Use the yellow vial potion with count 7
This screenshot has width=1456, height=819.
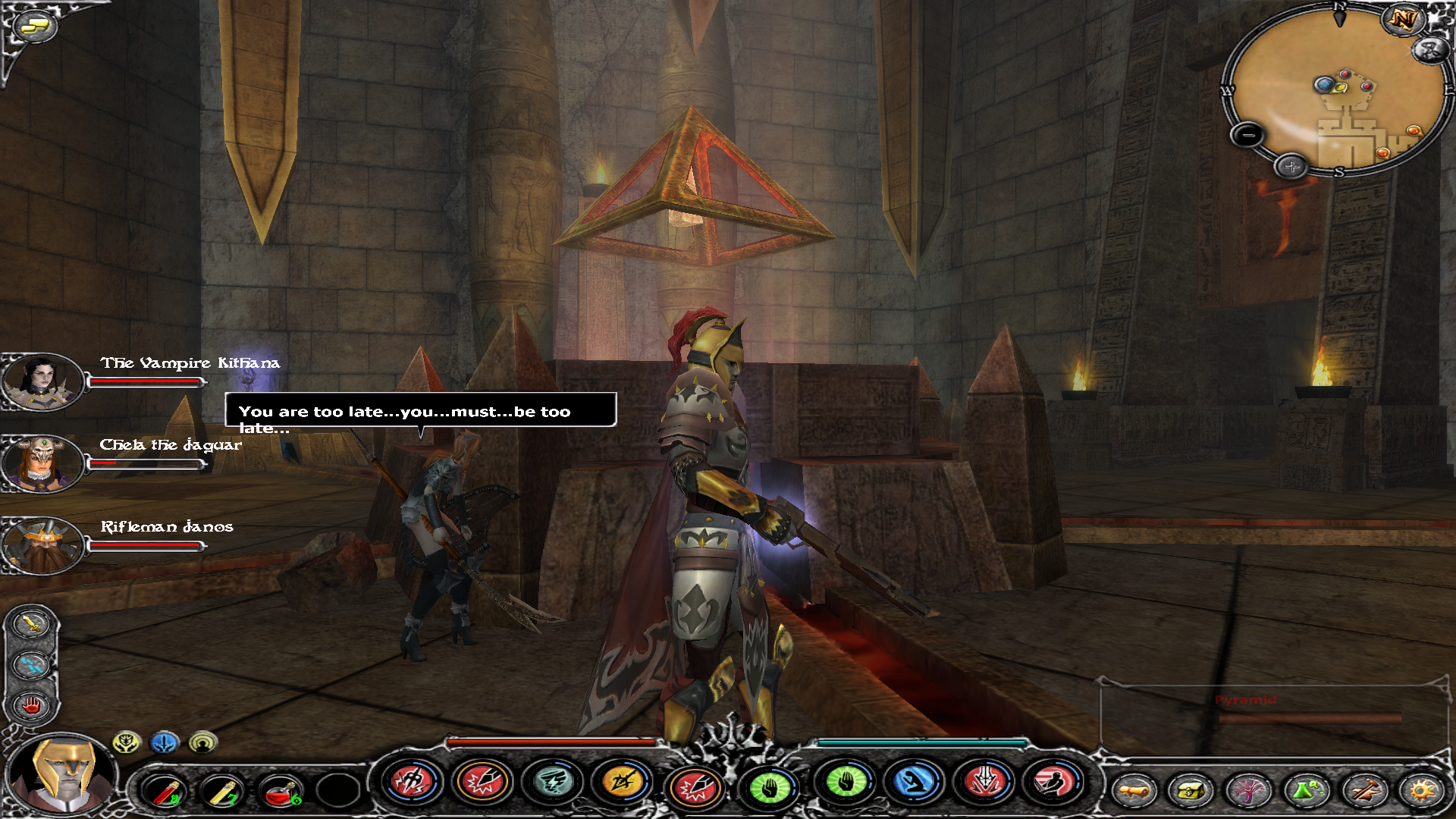point(221,792)
